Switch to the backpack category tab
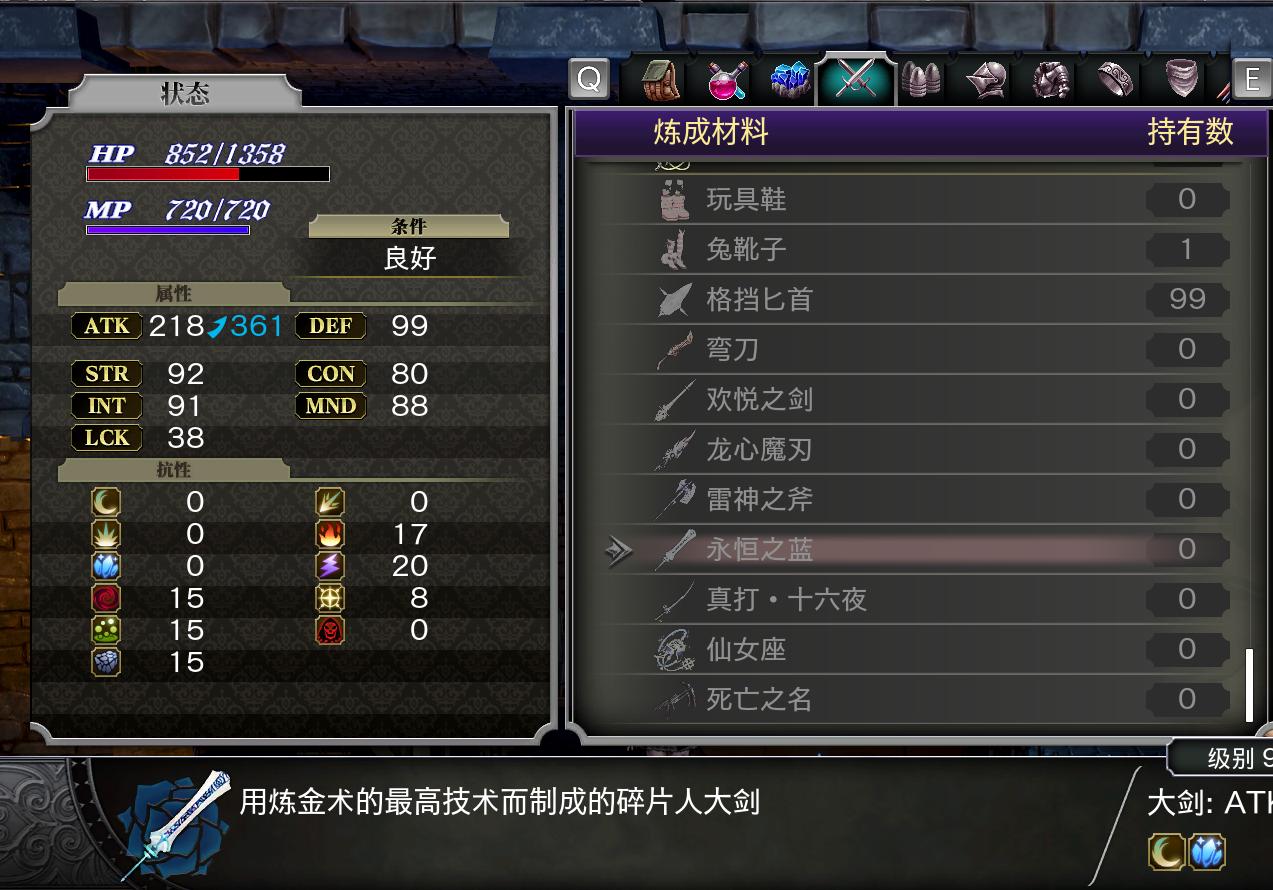The image size is (1273, 890). tap(660, 80)
